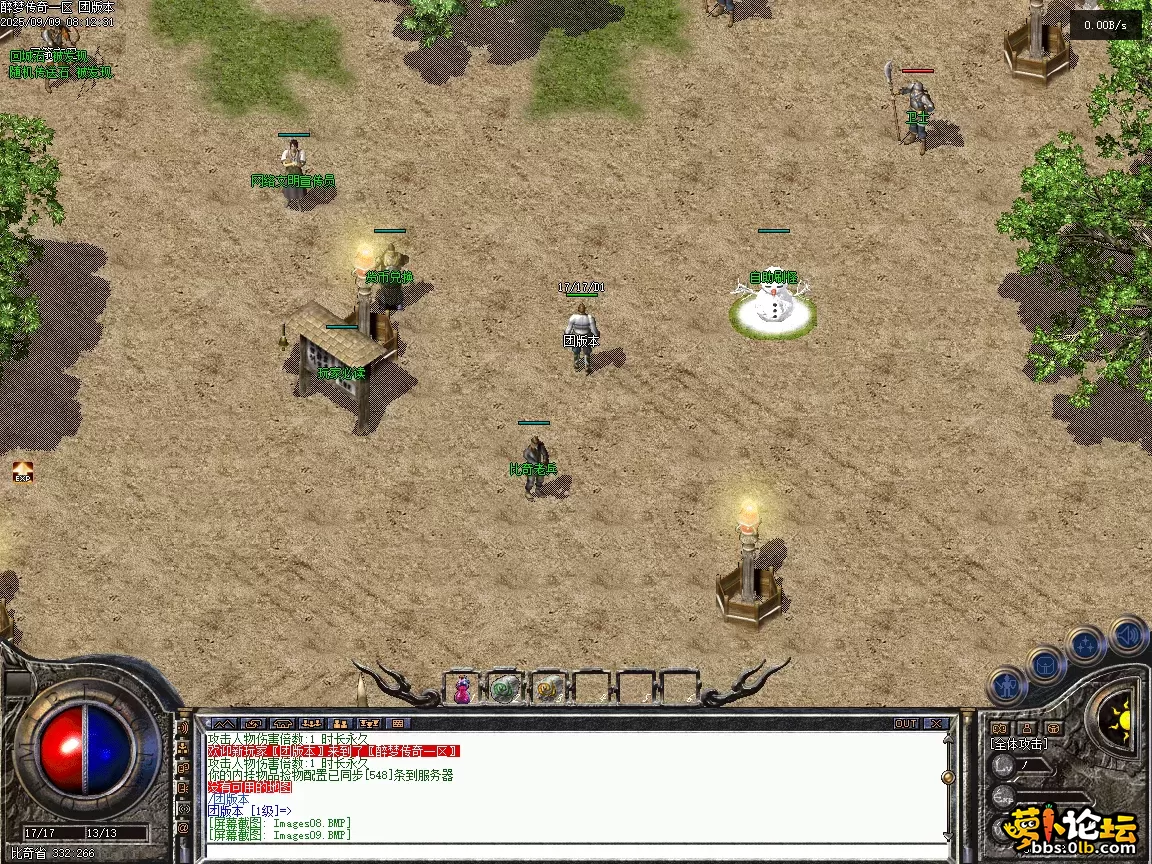This screenshot has width=1152, height=864.
Task: Use the green scroll in the belt
Action: pyautogui.click(x=505, y=688)
